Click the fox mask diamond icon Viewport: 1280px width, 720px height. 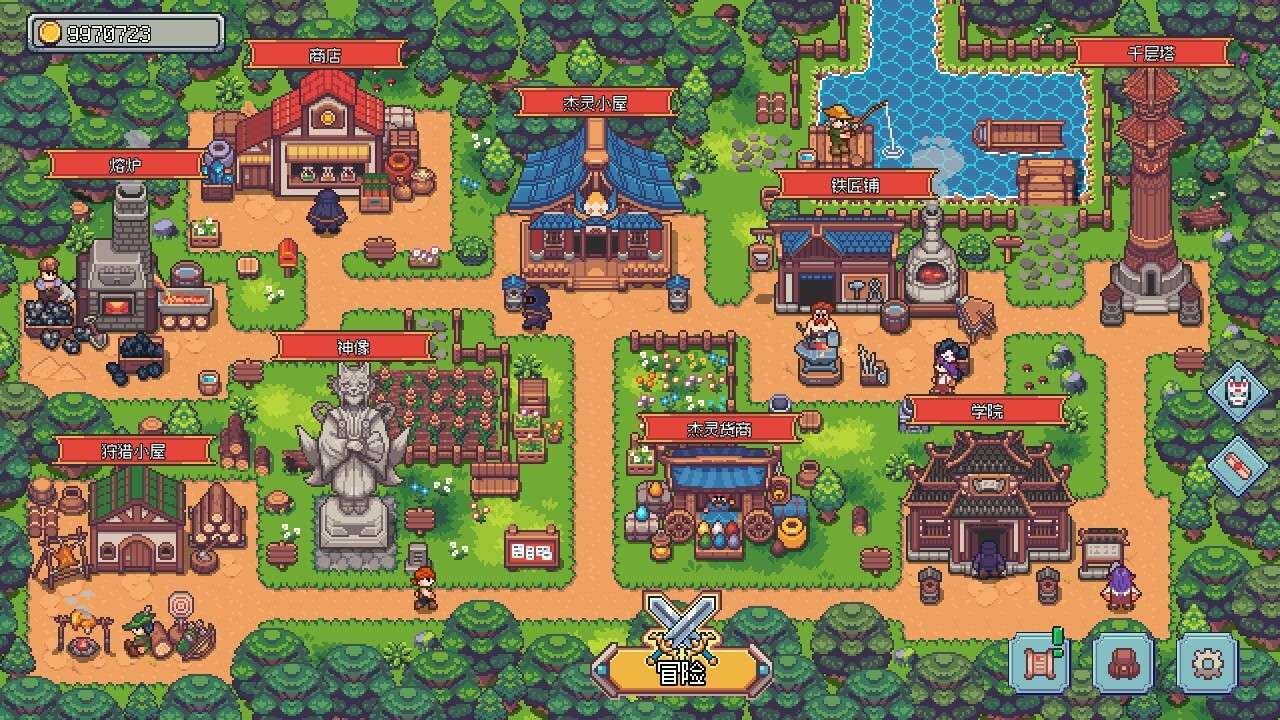(x=1237, y=394)
